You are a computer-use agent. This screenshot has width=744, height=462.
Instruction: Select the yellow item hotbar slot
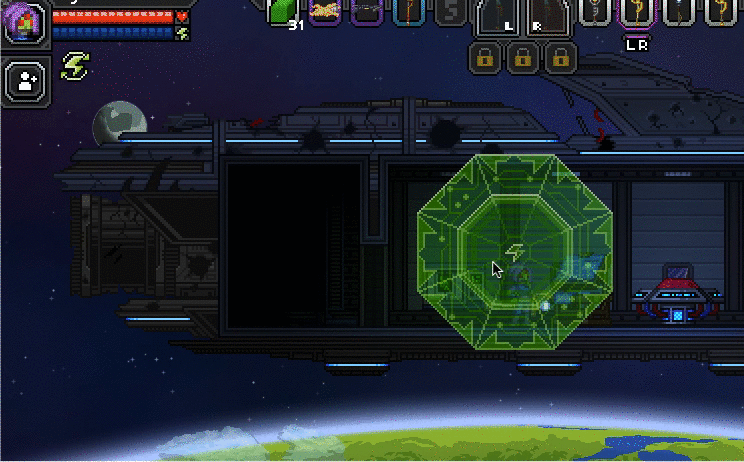click(325, 10)
